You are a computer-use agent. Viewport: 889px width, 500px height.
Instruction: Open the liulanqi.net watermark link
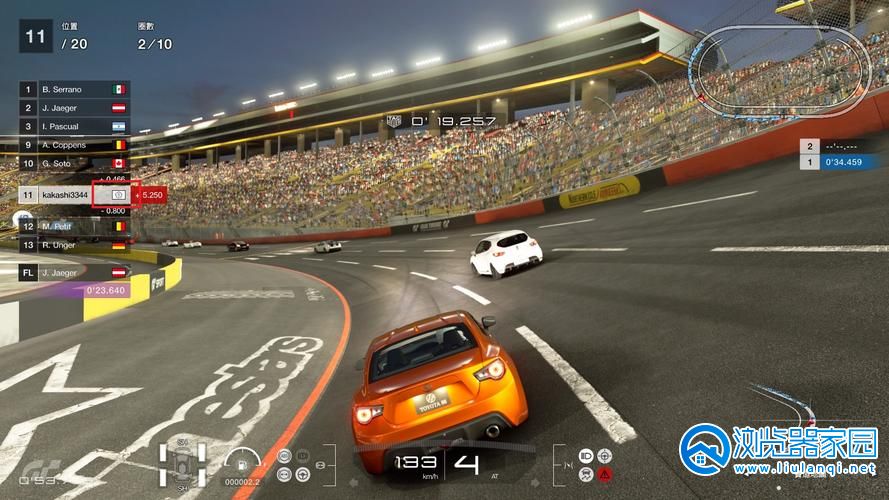click(778, 448)
